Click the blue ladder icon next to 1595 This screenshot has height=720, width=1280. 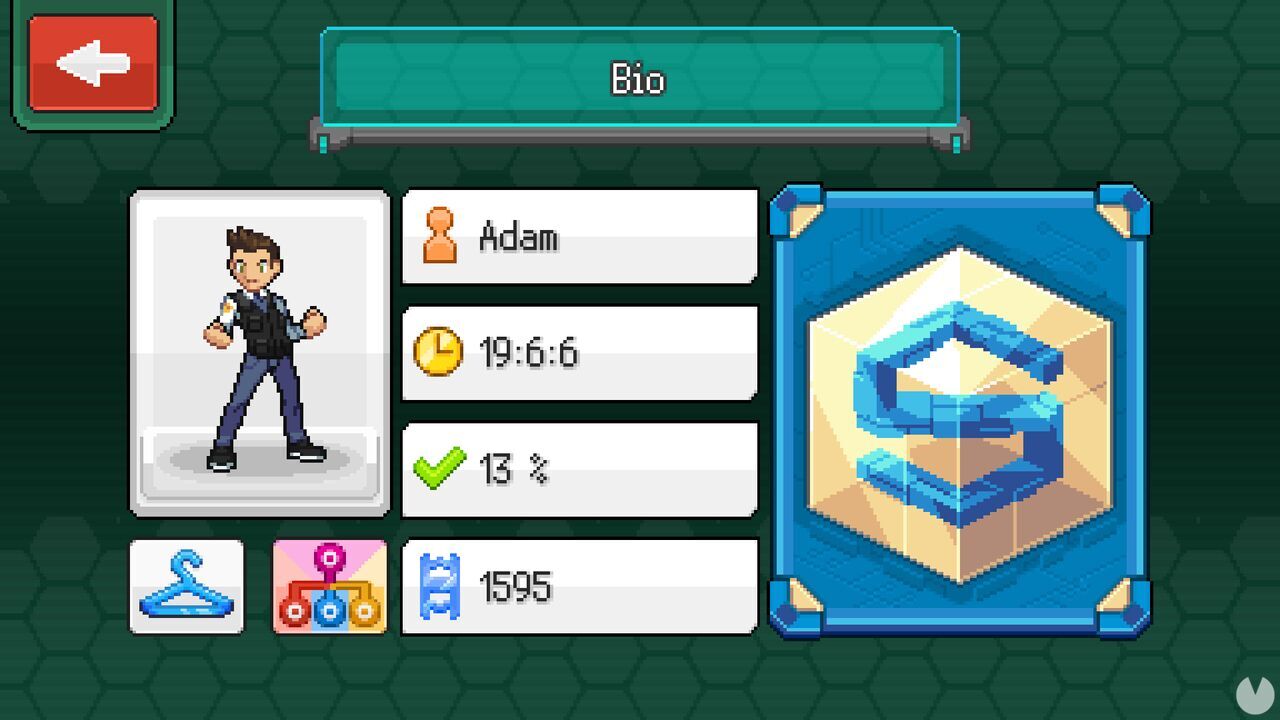(440, 586)
